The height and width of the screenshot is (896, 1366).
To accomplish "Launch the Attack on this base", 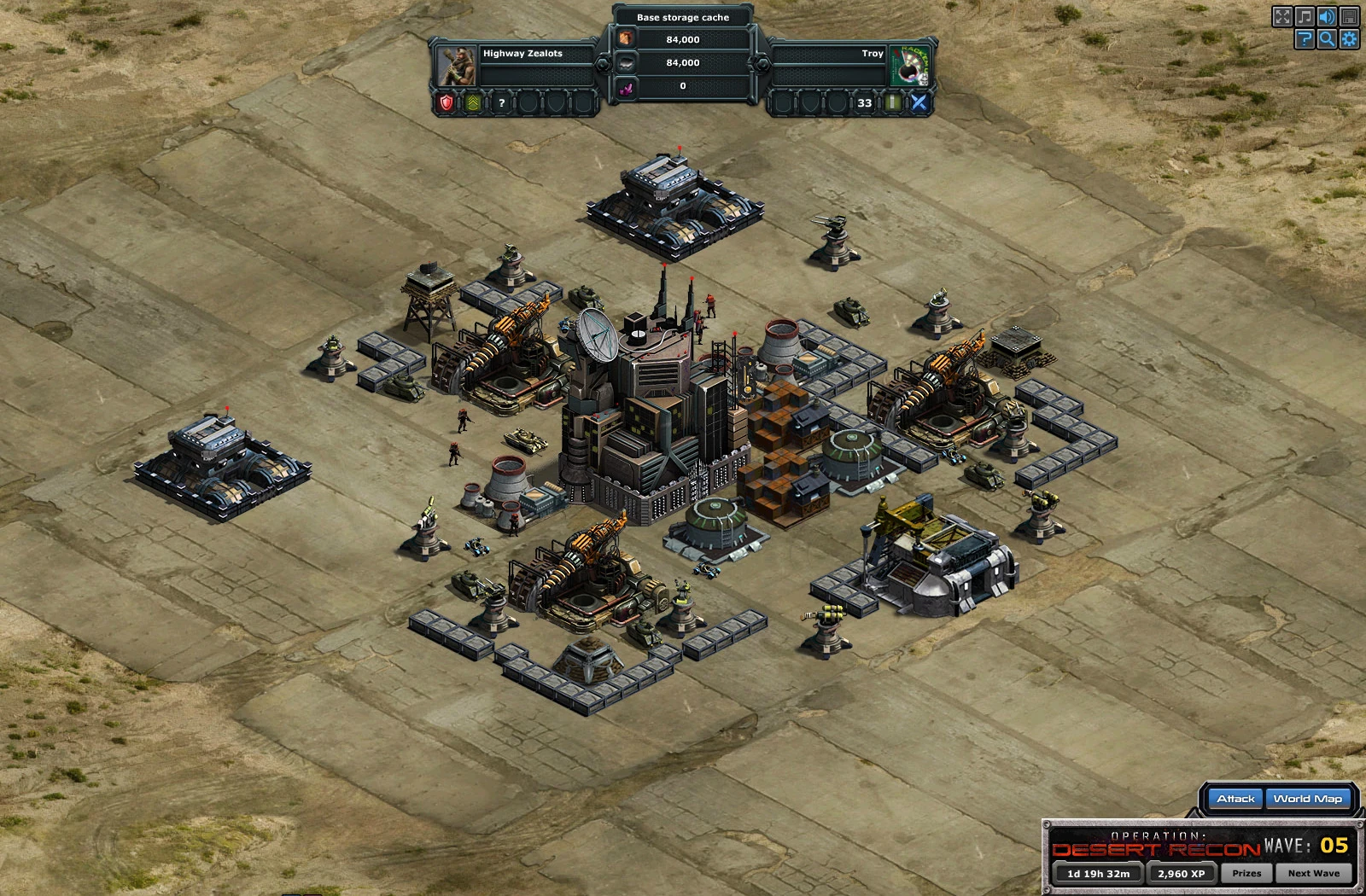I will tap(1235, 799).
